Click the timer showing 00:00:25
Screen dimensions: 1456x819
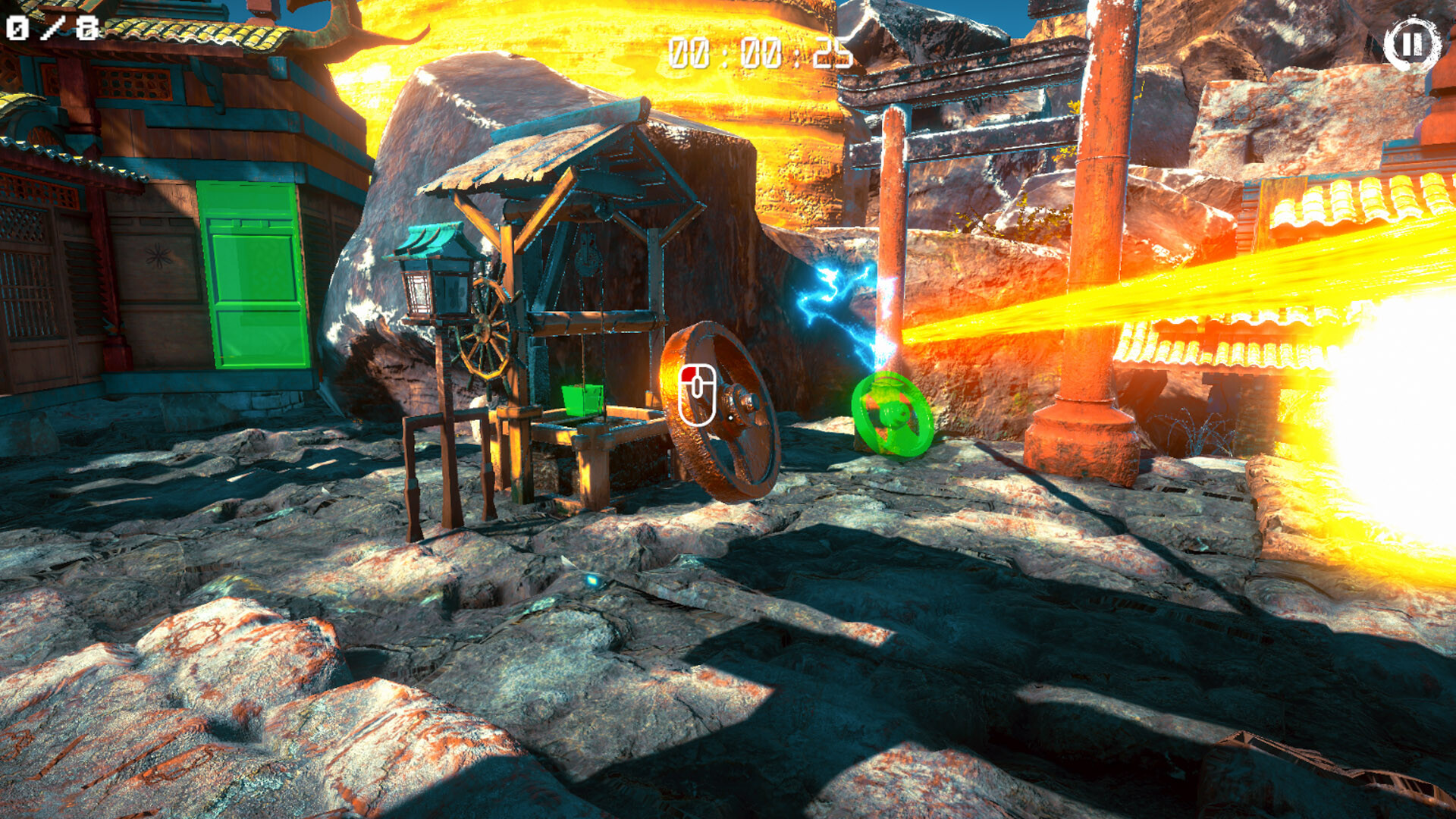(x=755, y=52)
